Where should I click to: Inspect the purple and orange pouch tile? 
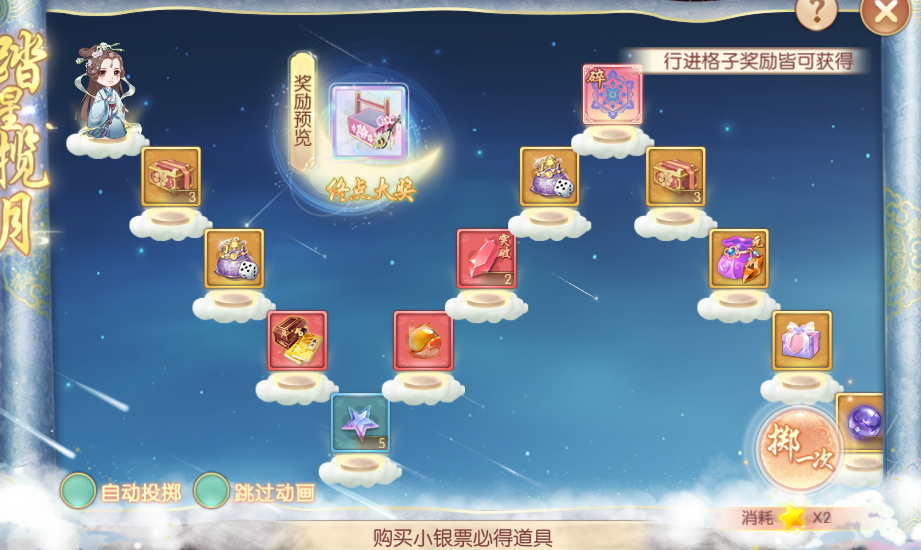tap(739, 258)
